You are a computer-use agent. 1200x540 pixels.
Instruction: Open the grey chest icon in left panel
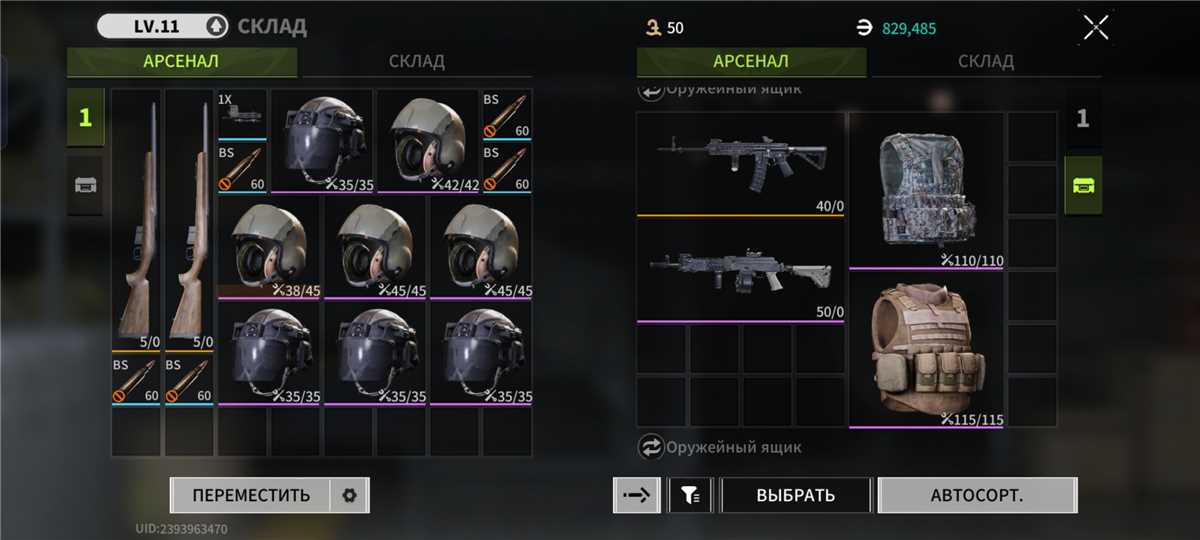(85, 185)
